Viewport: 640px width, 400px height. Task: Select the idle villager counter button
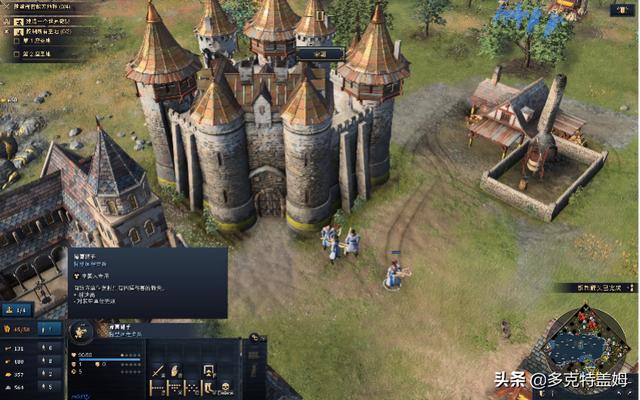[x=19, y=310]
